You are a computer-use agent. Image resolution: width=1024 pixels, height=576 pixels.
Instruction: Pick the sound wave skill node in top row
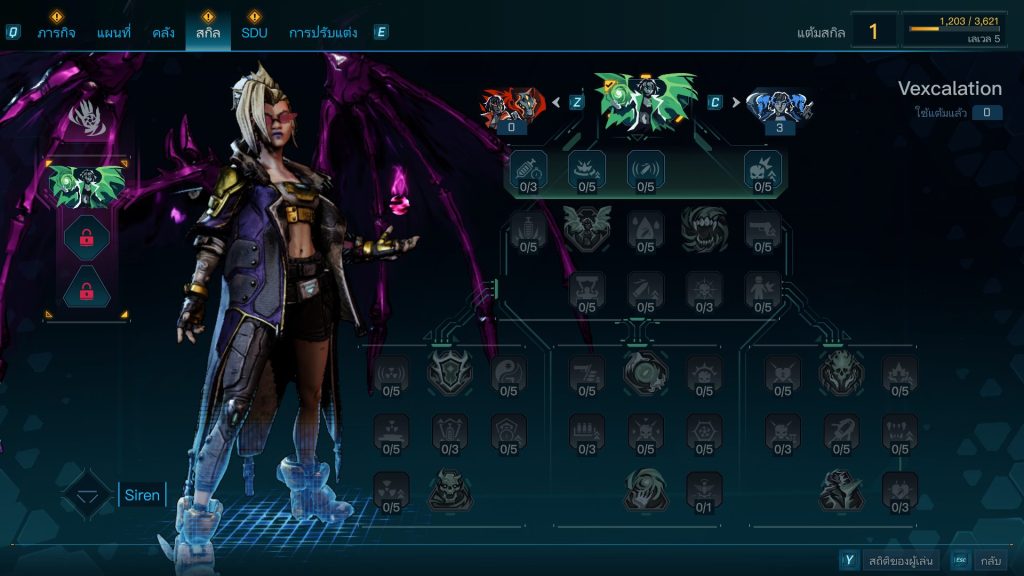(645, 172)
